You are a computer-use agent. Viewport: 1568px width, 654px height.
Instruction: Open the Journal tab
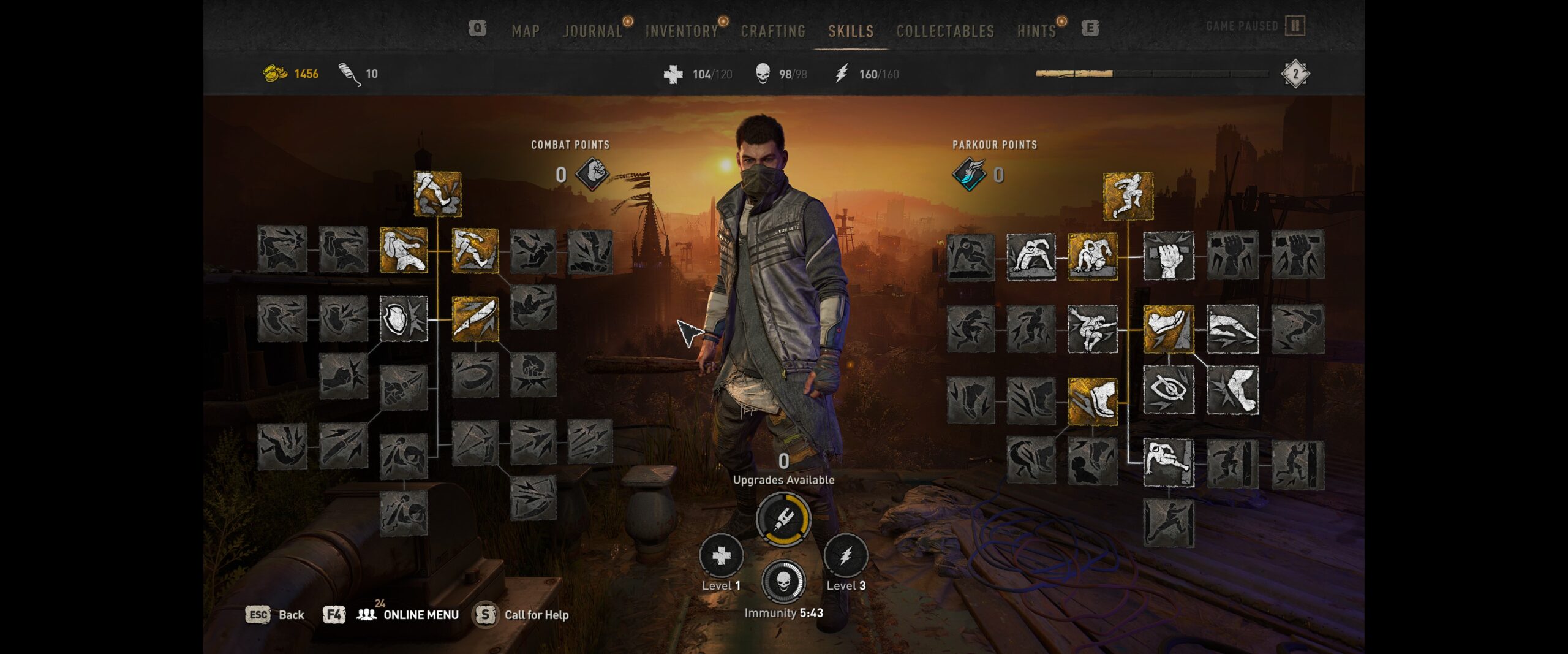(592, 31)
